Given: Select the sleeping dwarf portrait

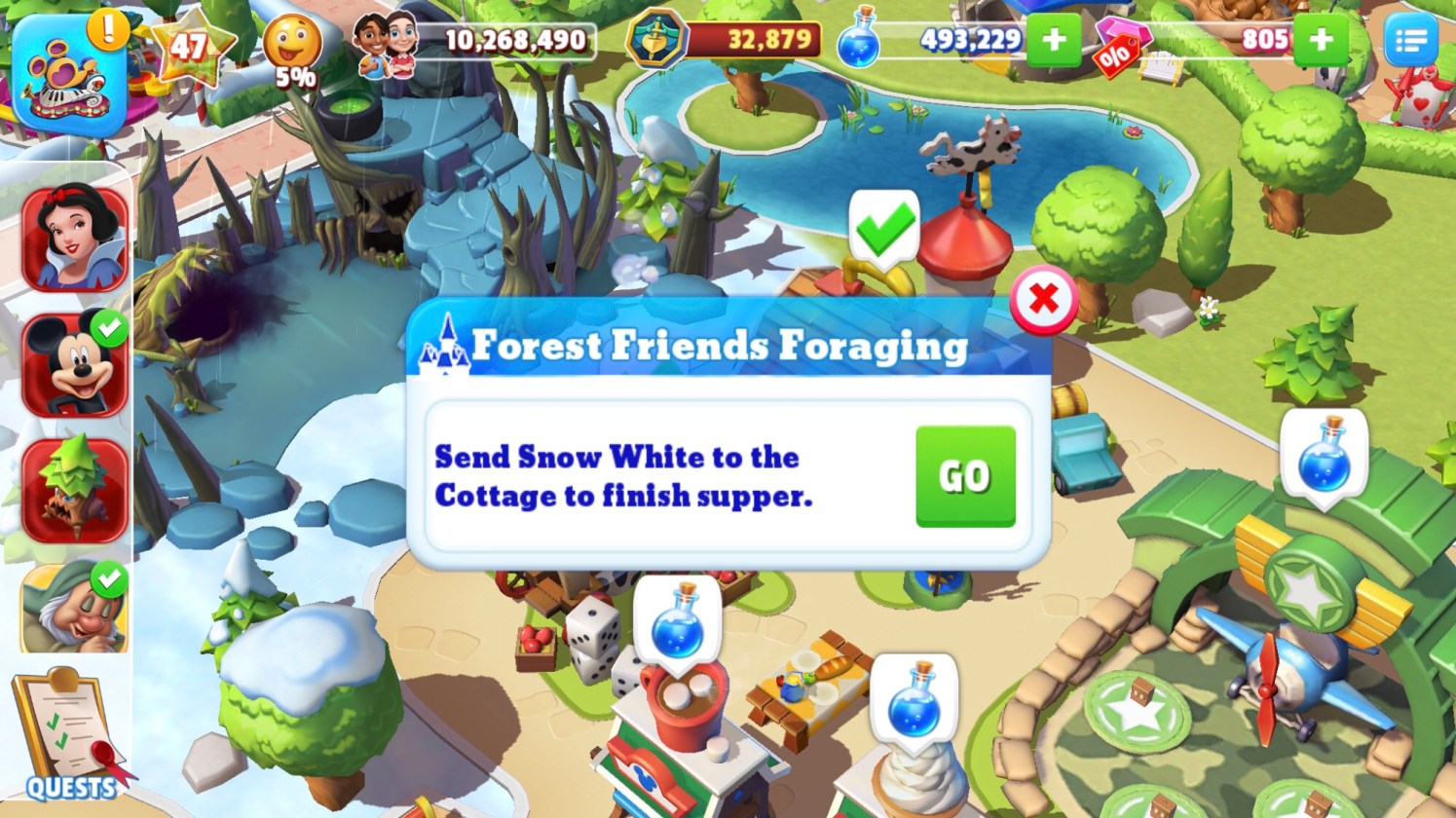Looking at the screenshot, I should 75,609.
